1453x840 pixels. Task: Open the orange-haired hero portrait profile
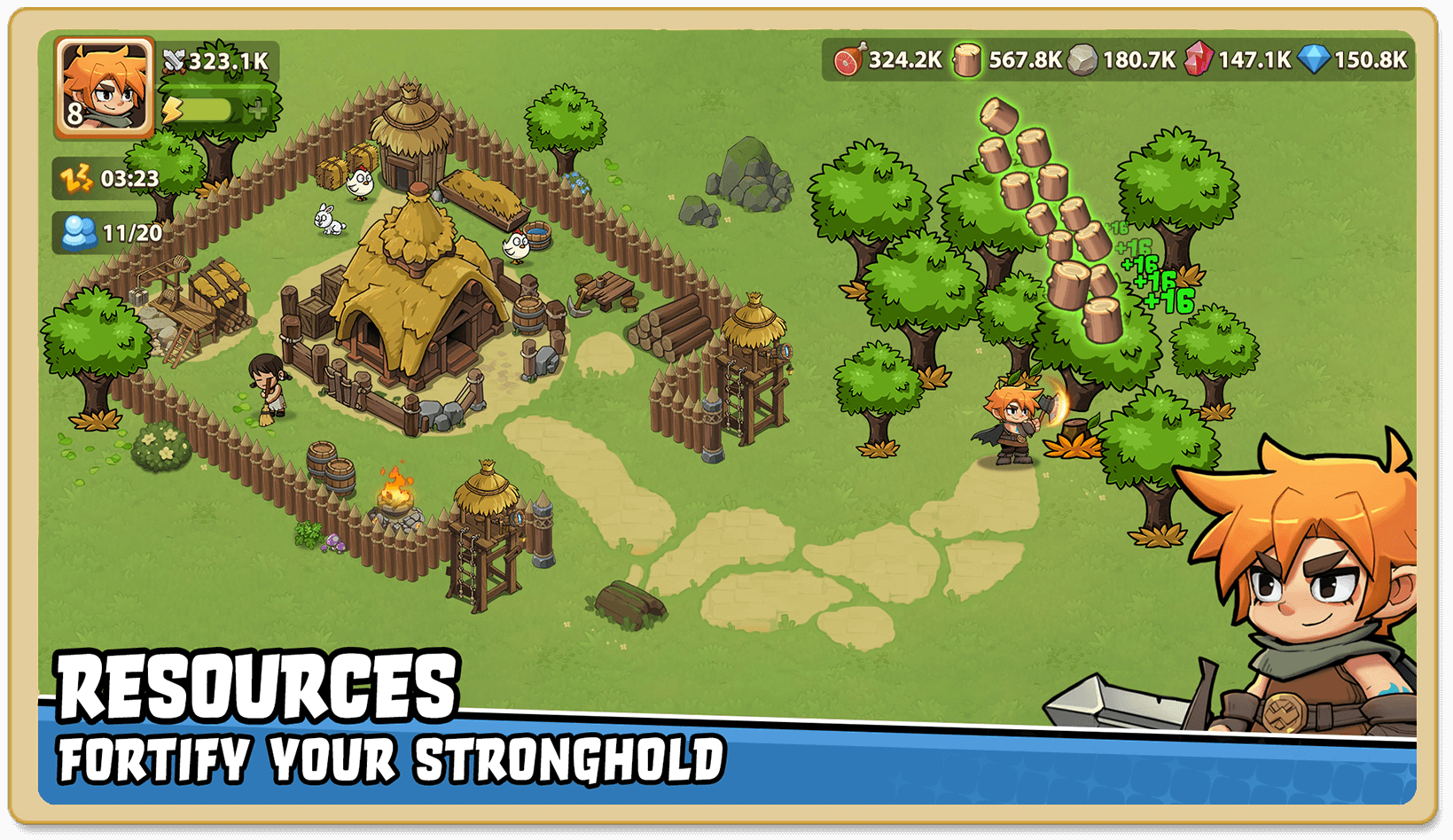(104, 88)
